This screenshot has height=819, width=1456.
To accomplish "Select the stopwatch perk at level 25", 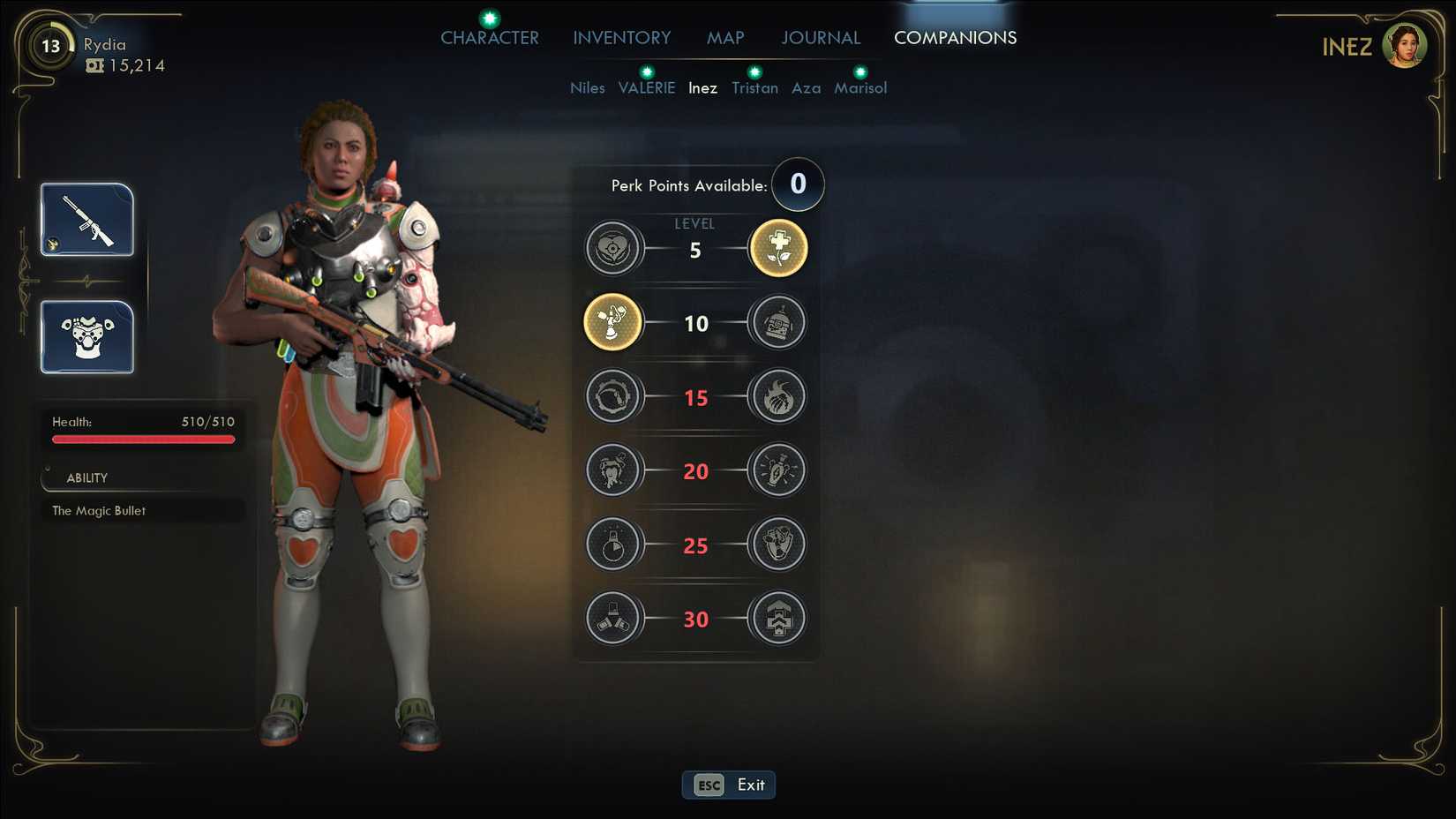I will 612,545.
